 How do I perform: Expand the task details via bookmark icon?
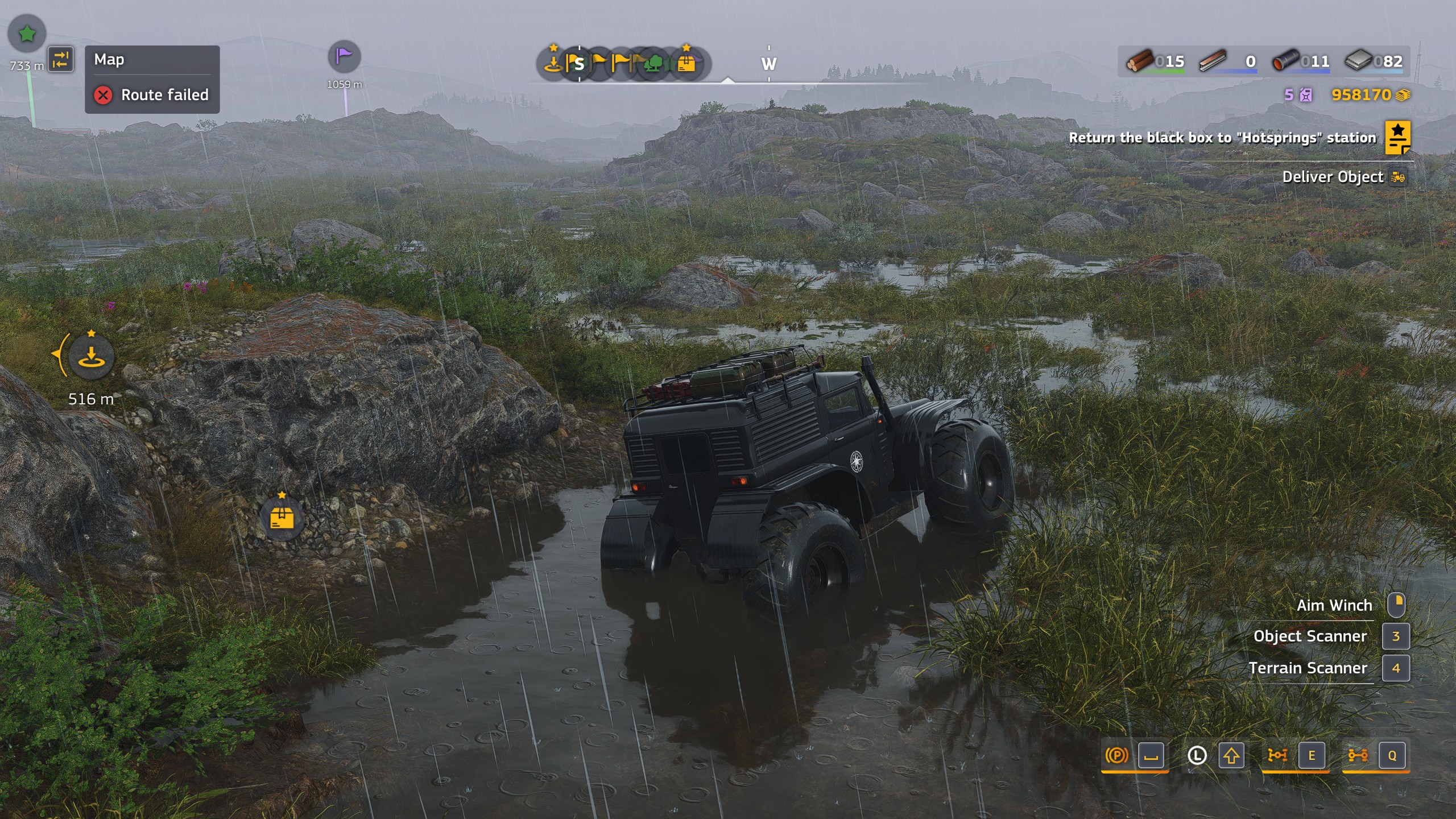[x=1399, y=138]
